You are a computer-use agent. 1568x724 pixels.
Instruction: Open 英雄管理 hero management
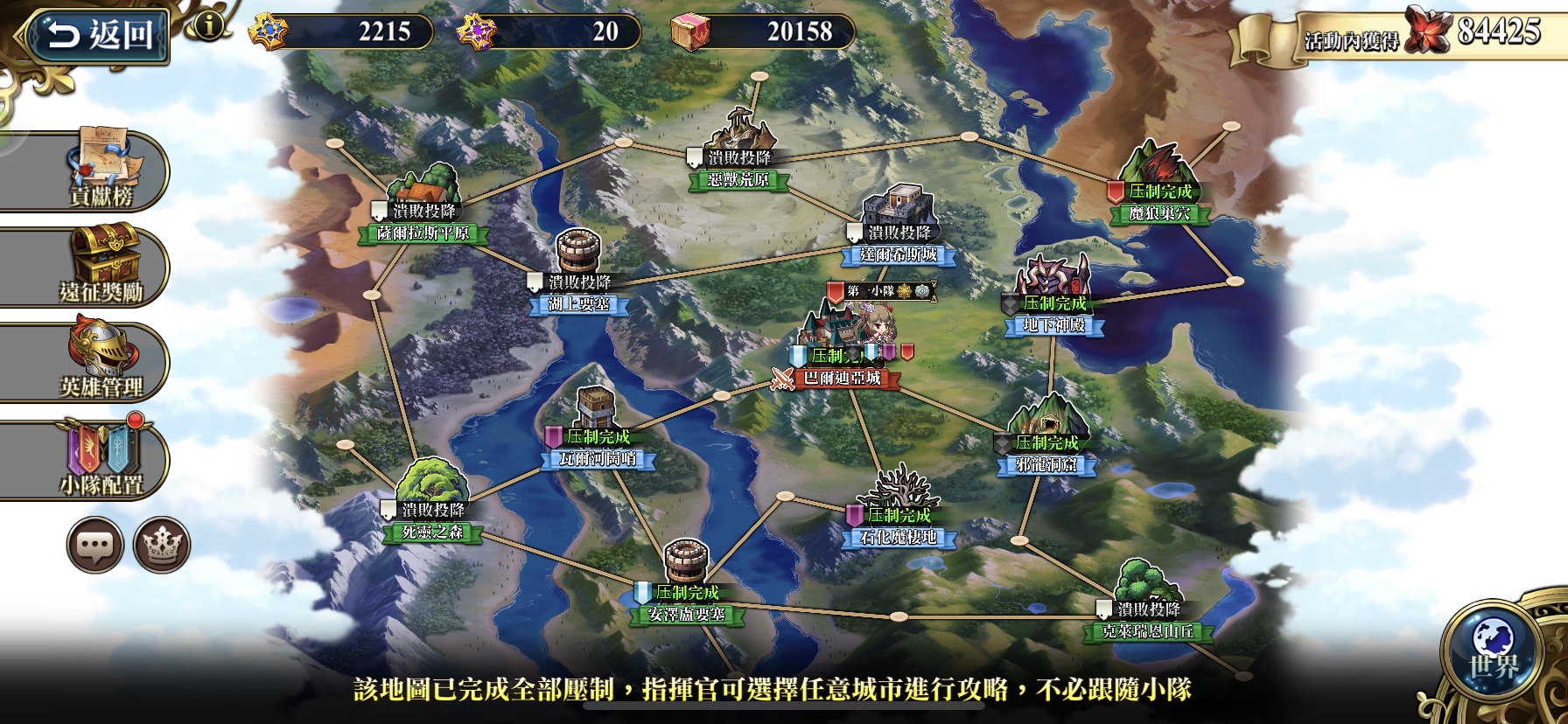[x=101, y=361]
